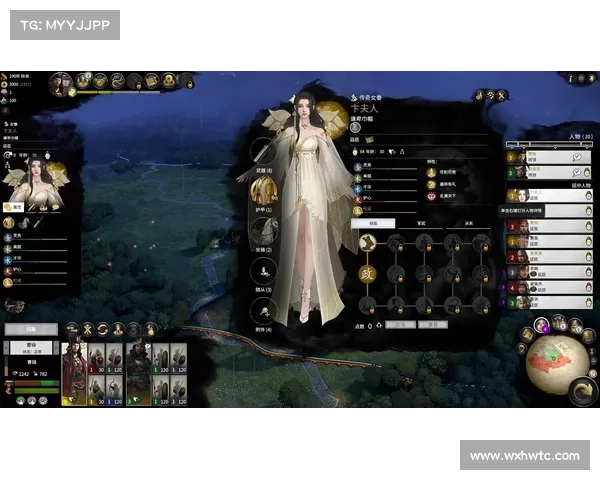This screenshot has height=480, width=600.
Task: Select the highlighted 政 skill node
Action: point(367,272)
